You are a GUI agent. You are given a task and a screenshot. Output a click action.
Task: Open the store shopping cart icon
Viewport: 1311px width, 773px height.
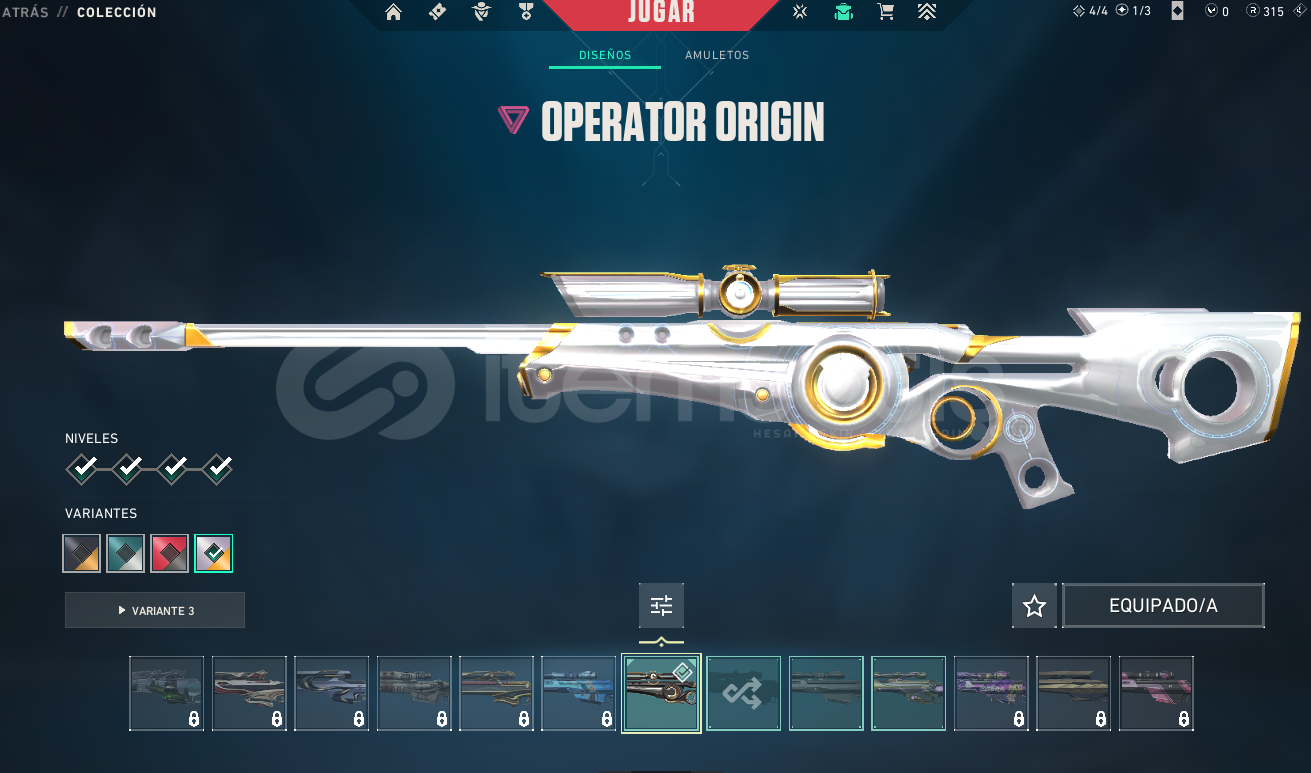pos(885,12)
